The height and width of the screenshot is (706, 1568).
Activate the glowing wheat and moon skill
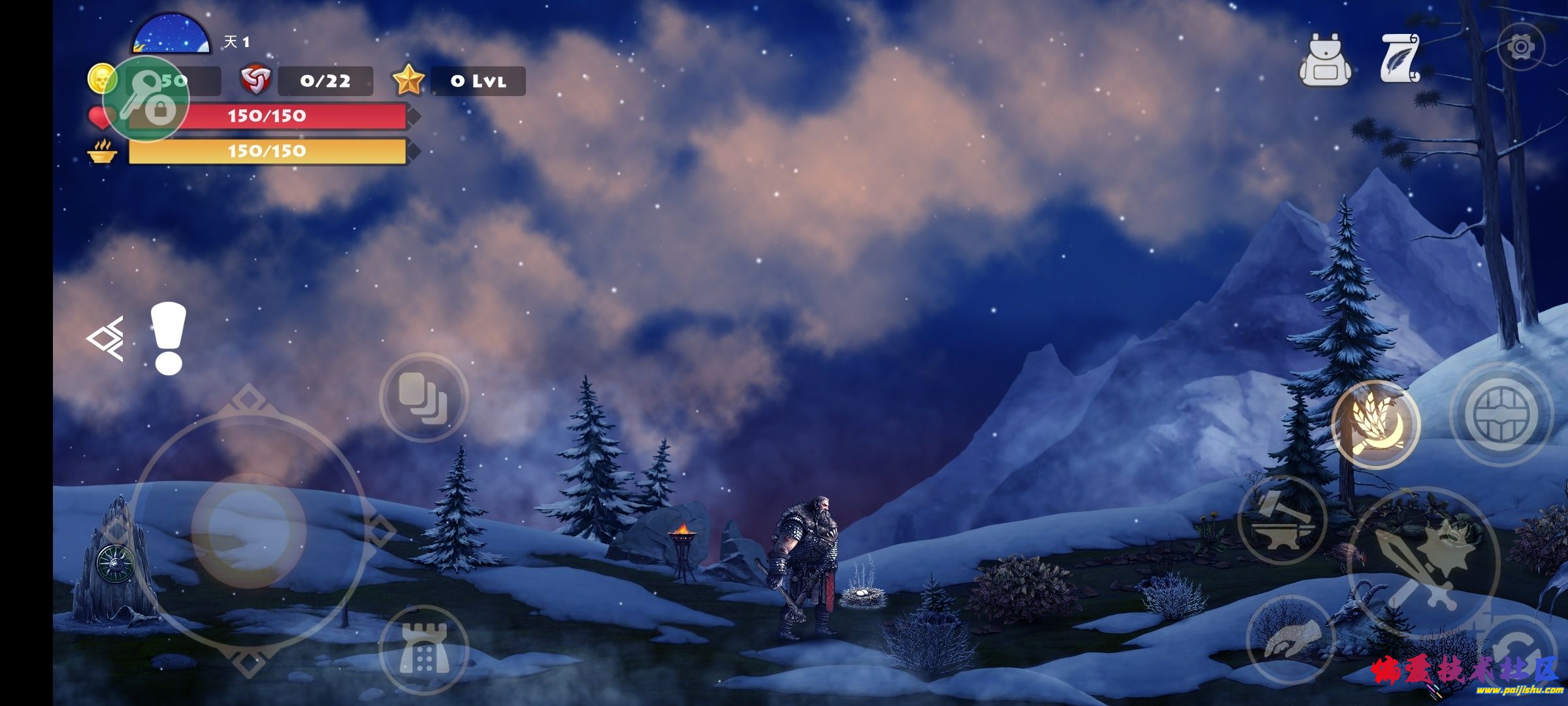pyautogui.click(x=1375, y=425)
